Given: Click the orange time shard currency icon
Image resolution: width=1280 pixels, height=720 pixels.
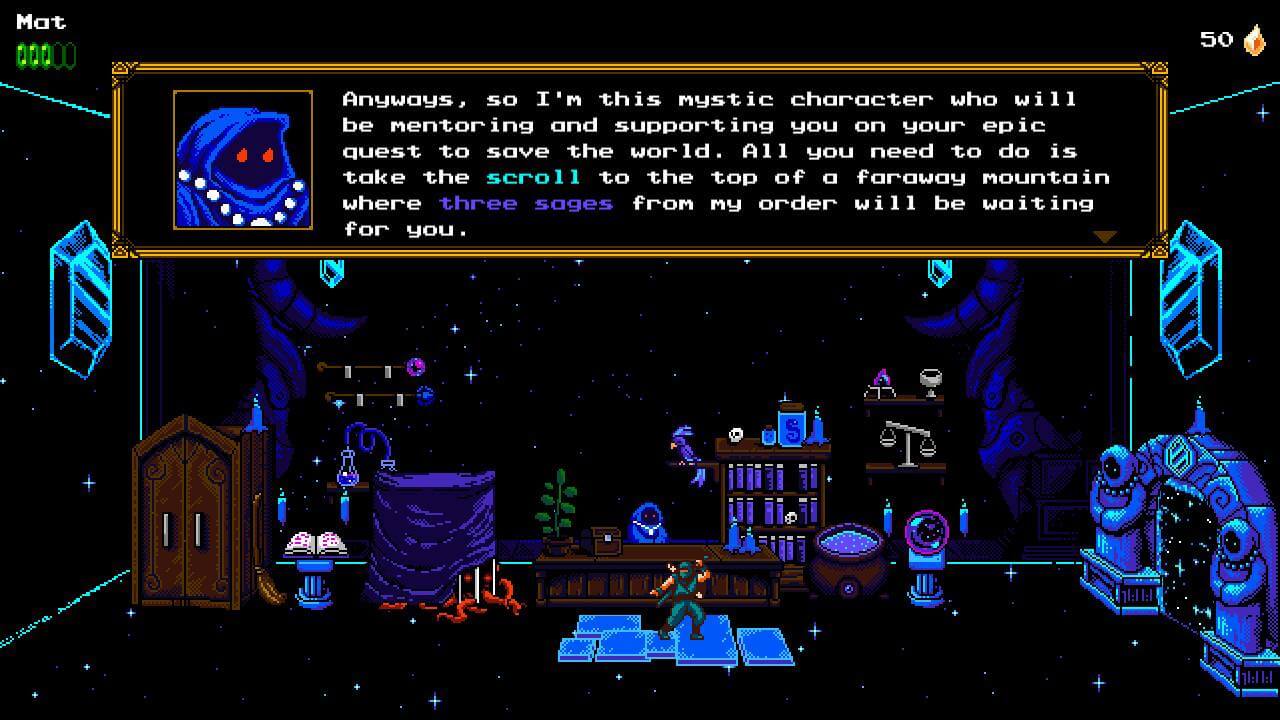Looking at the screenshot, I should 1253,40.
